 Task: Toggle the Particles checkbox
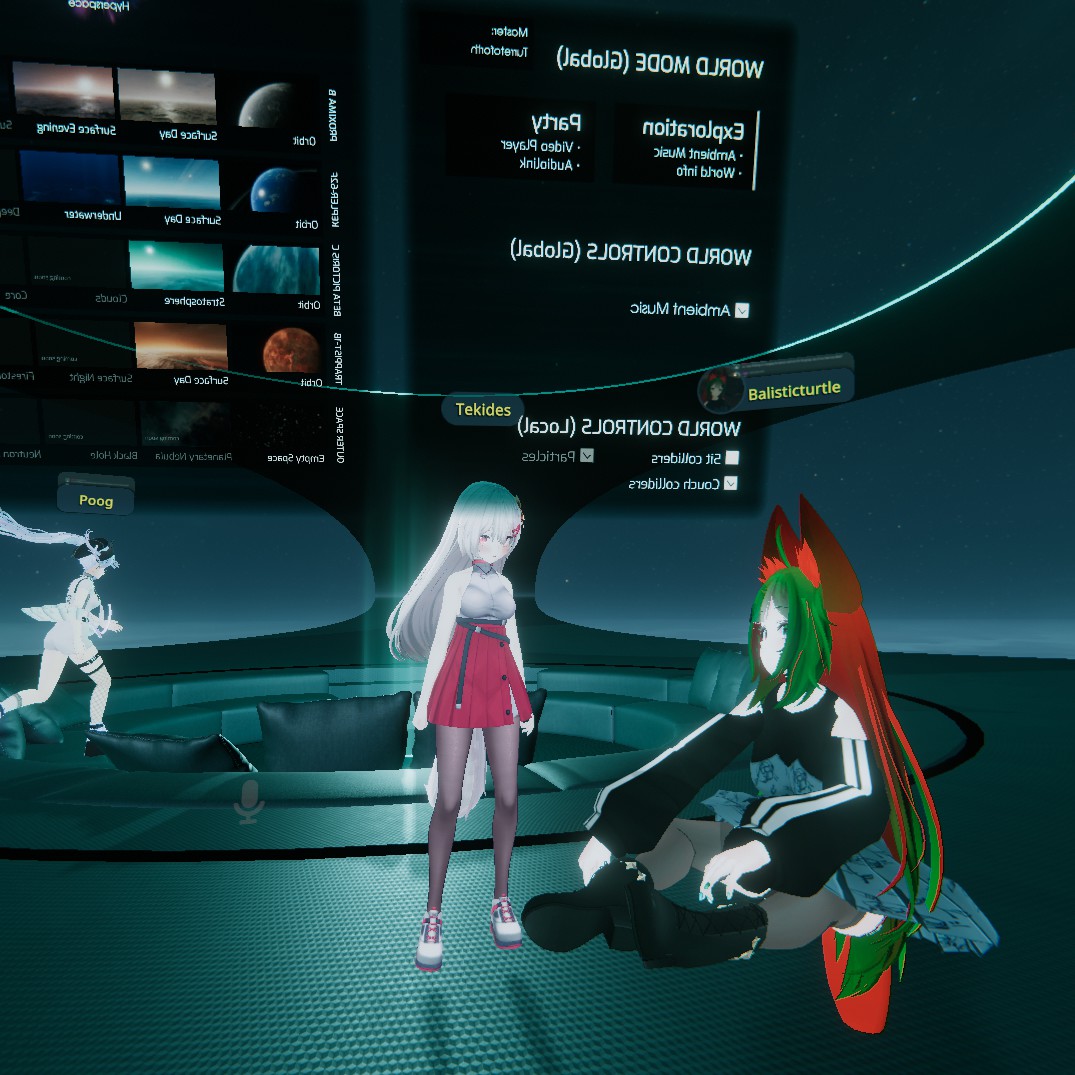pyautogui.click(x=587, y=456)
